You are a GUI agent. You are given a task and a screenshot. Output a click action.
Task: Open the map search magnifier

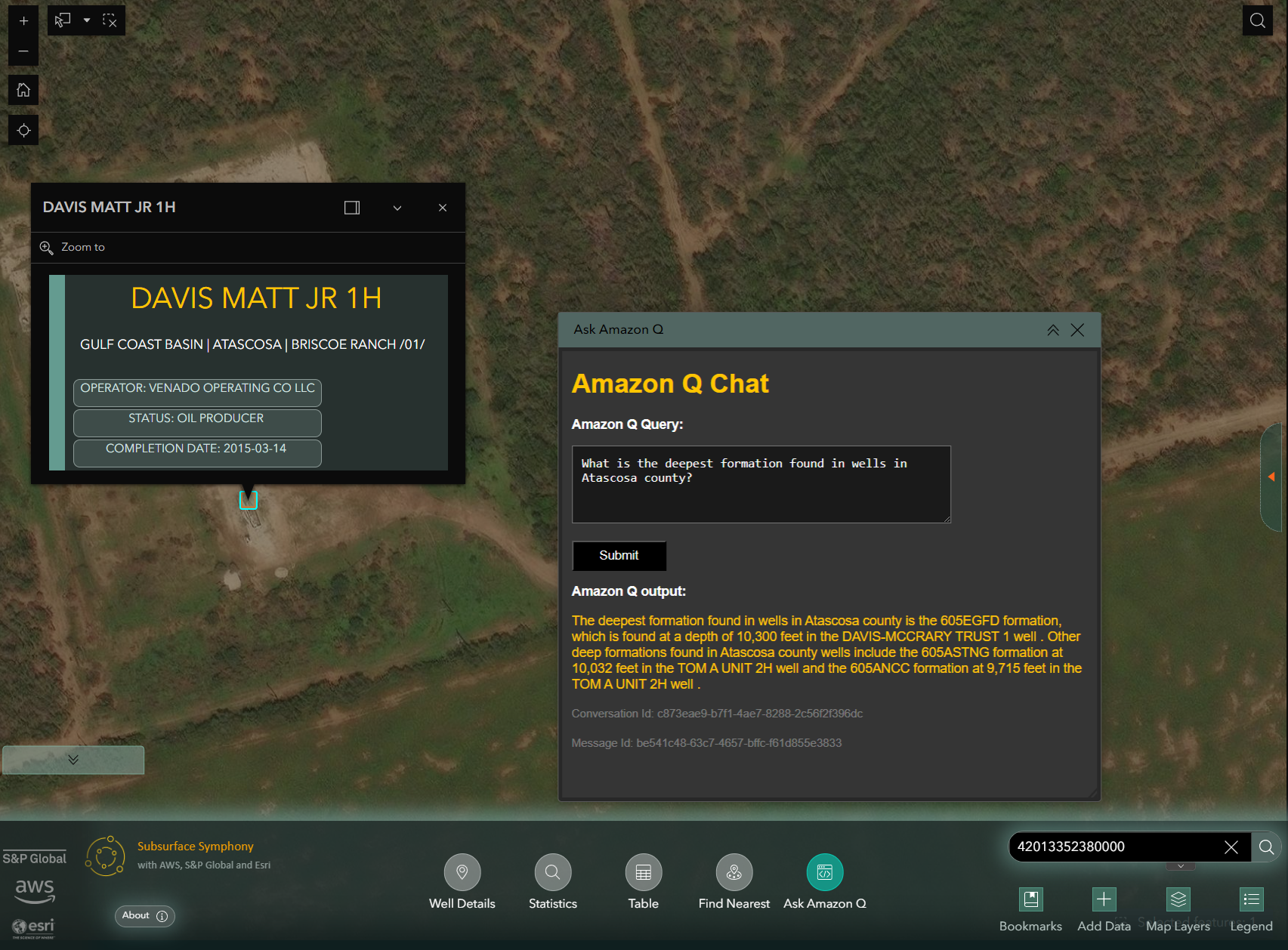[1257, 21]
